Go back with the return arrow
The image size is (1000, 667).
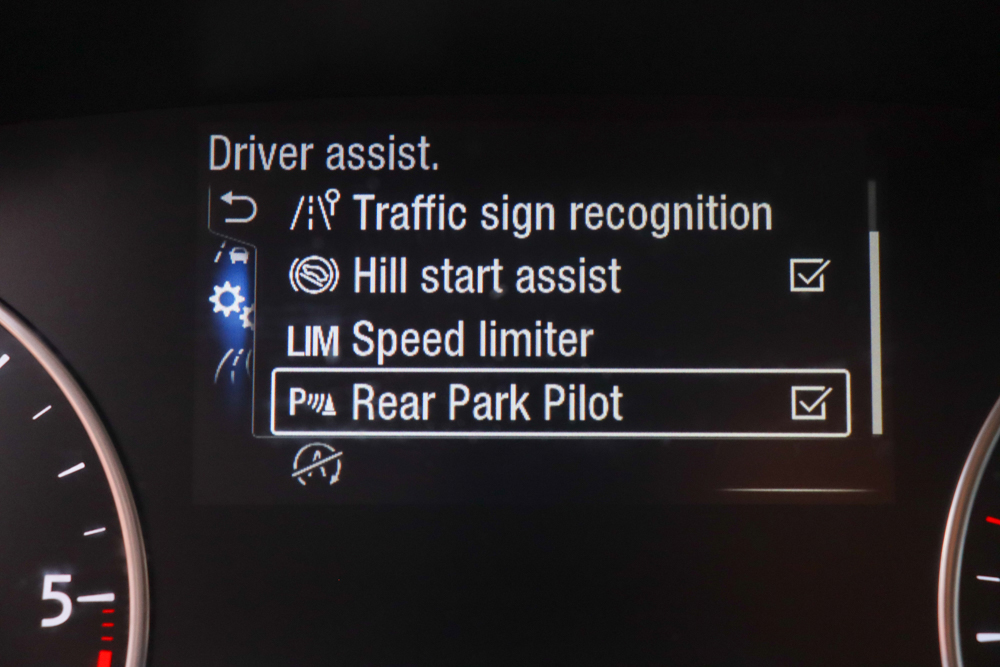click(238, 210)
